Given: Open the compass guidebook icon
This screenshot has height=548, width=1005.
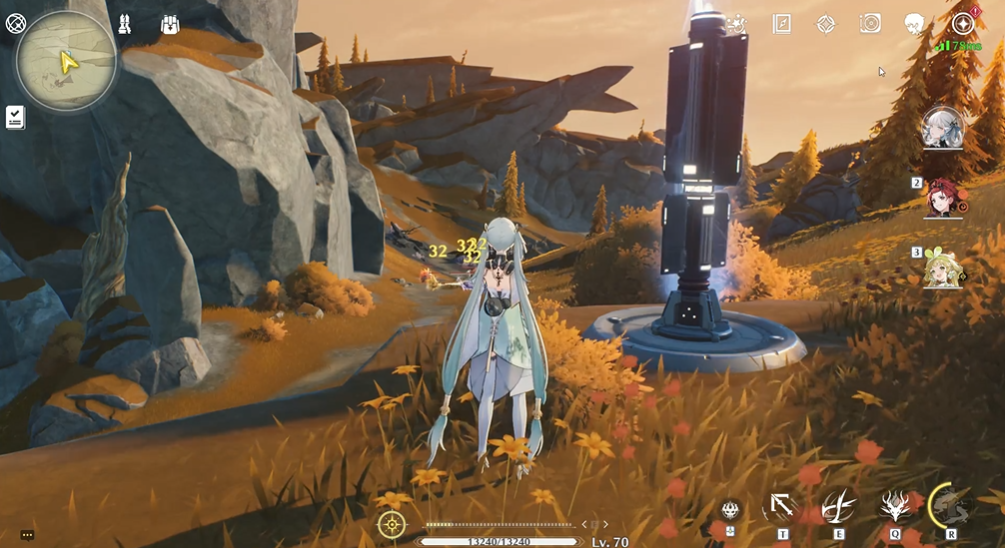Looking at the screenshot, I should pos(782,24).
